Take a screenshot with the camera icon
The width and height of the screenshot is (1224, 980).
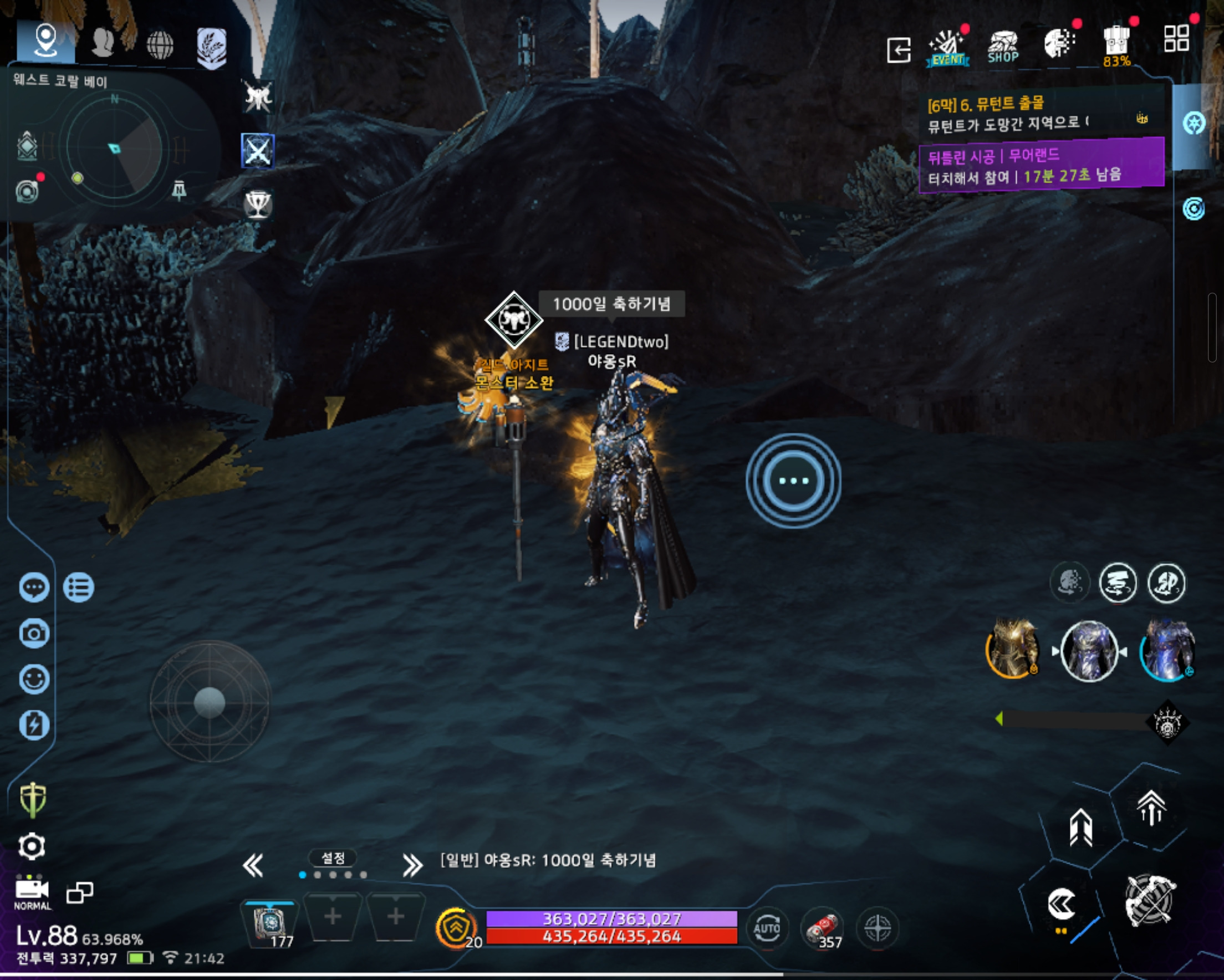tap(34, 633)
